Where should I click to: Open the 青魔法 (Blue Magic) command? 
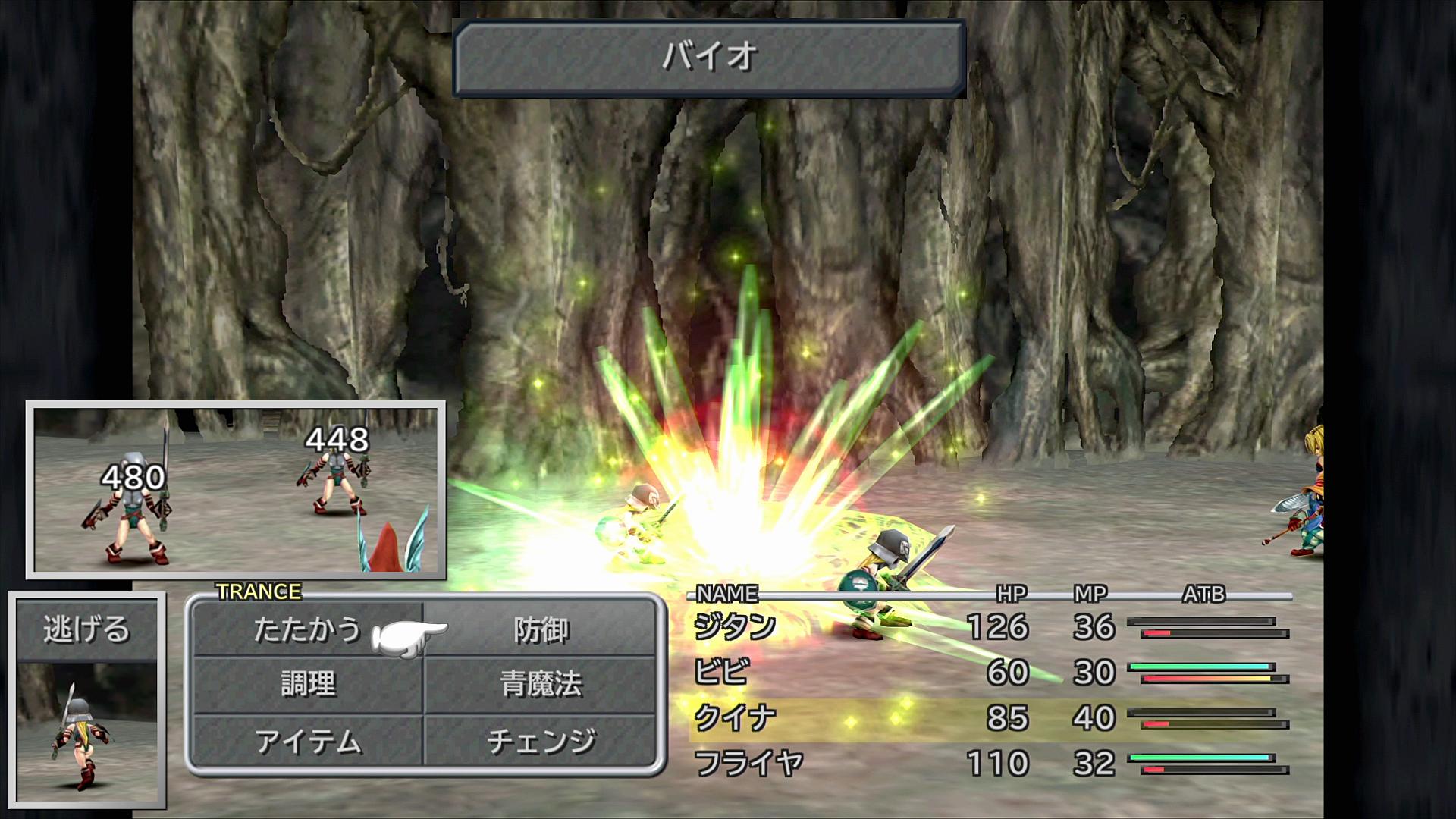pyautogui.click(x=541, y=685)
